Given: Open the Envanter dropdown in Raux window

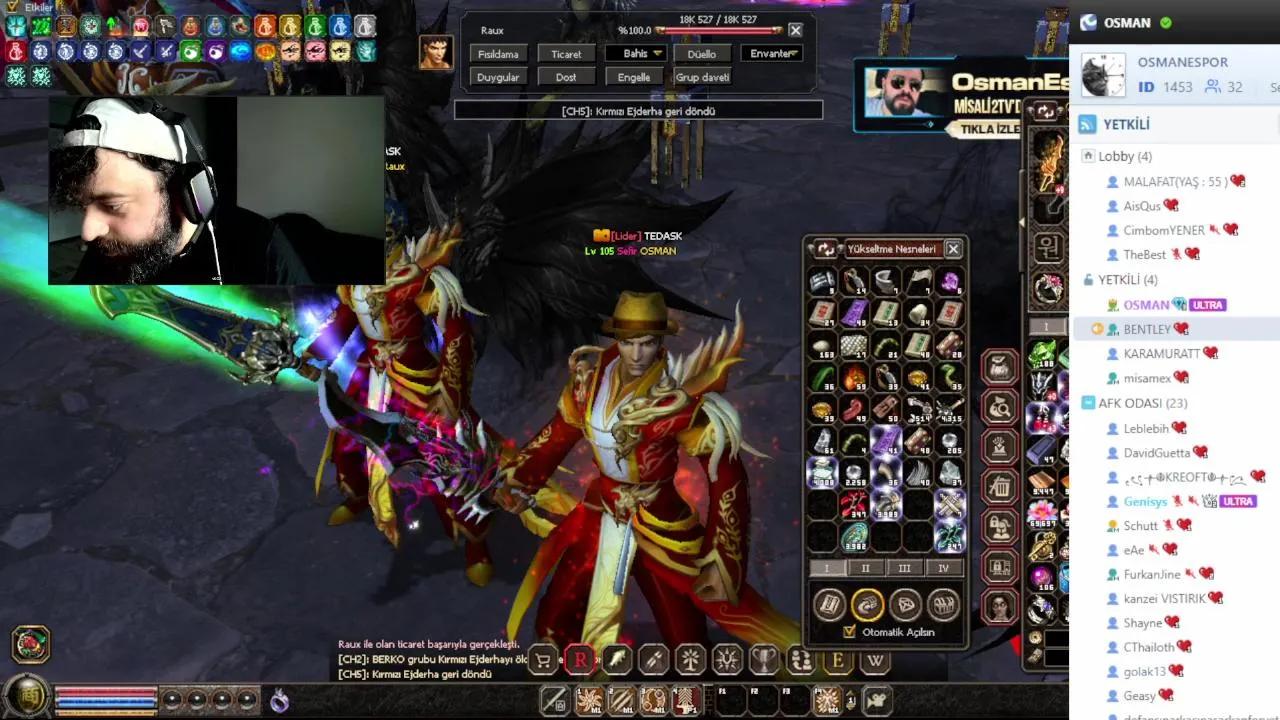Looking at the screenshot, I should 771,53.
